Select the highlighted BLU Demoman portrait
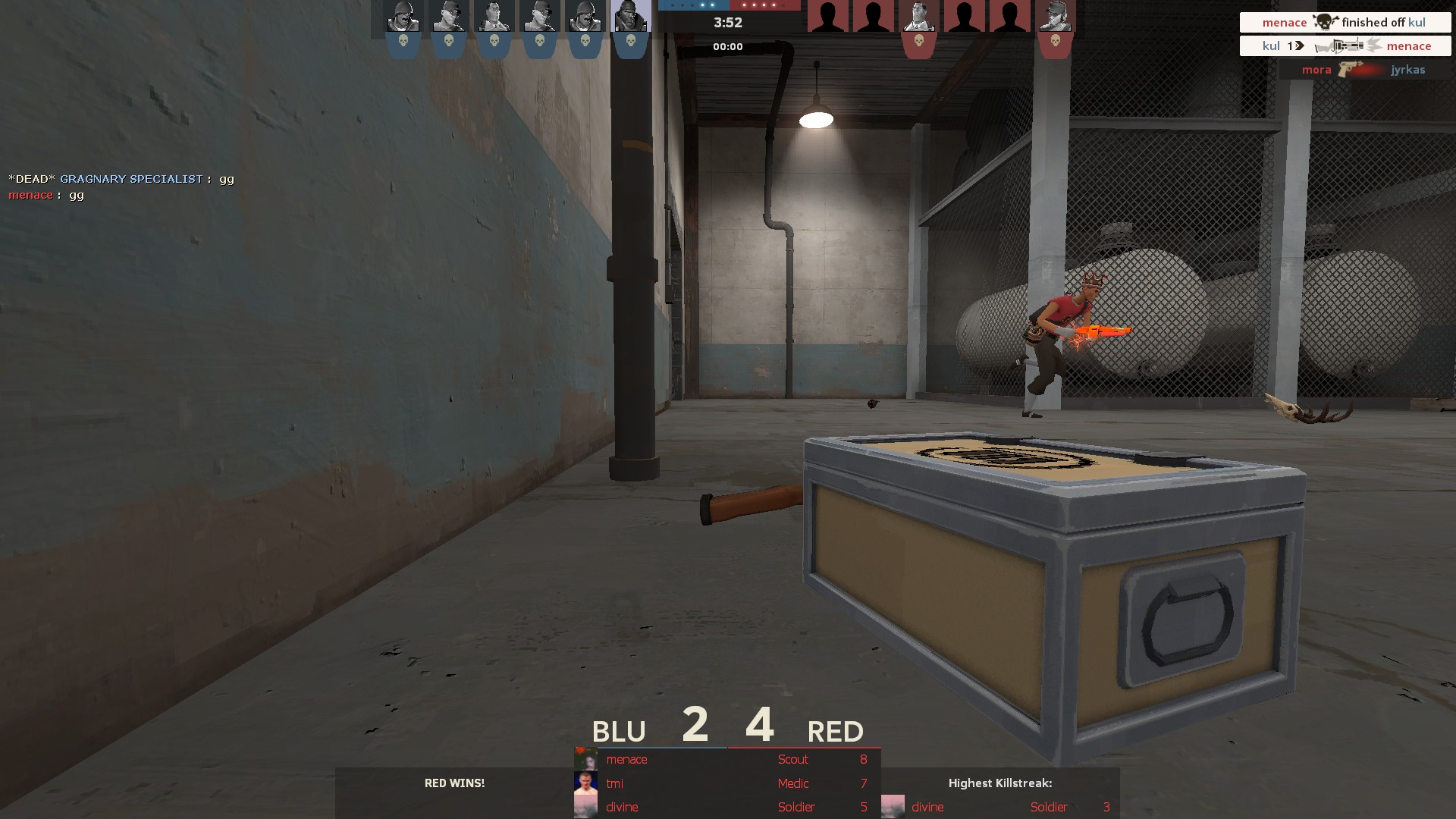The height and width of the screenshot is (819, 1456). click(x=630, y=17)
